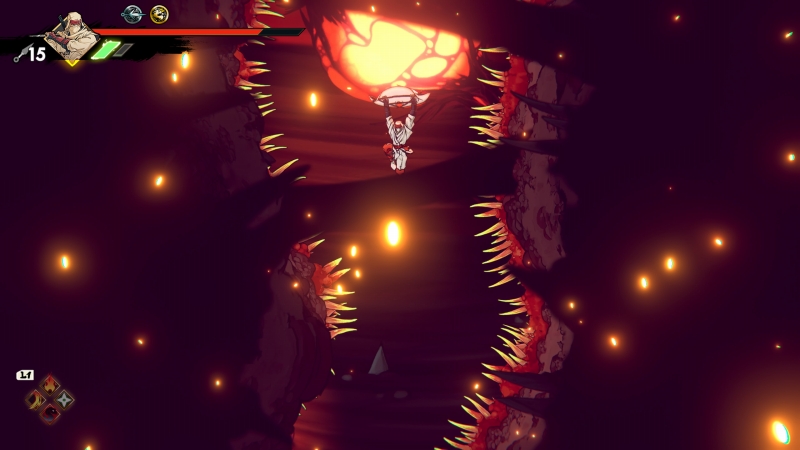Activate the golden slash ninpo ability
Screen dimensions: 800x450
pyautogui.click(x=36, y=400)
